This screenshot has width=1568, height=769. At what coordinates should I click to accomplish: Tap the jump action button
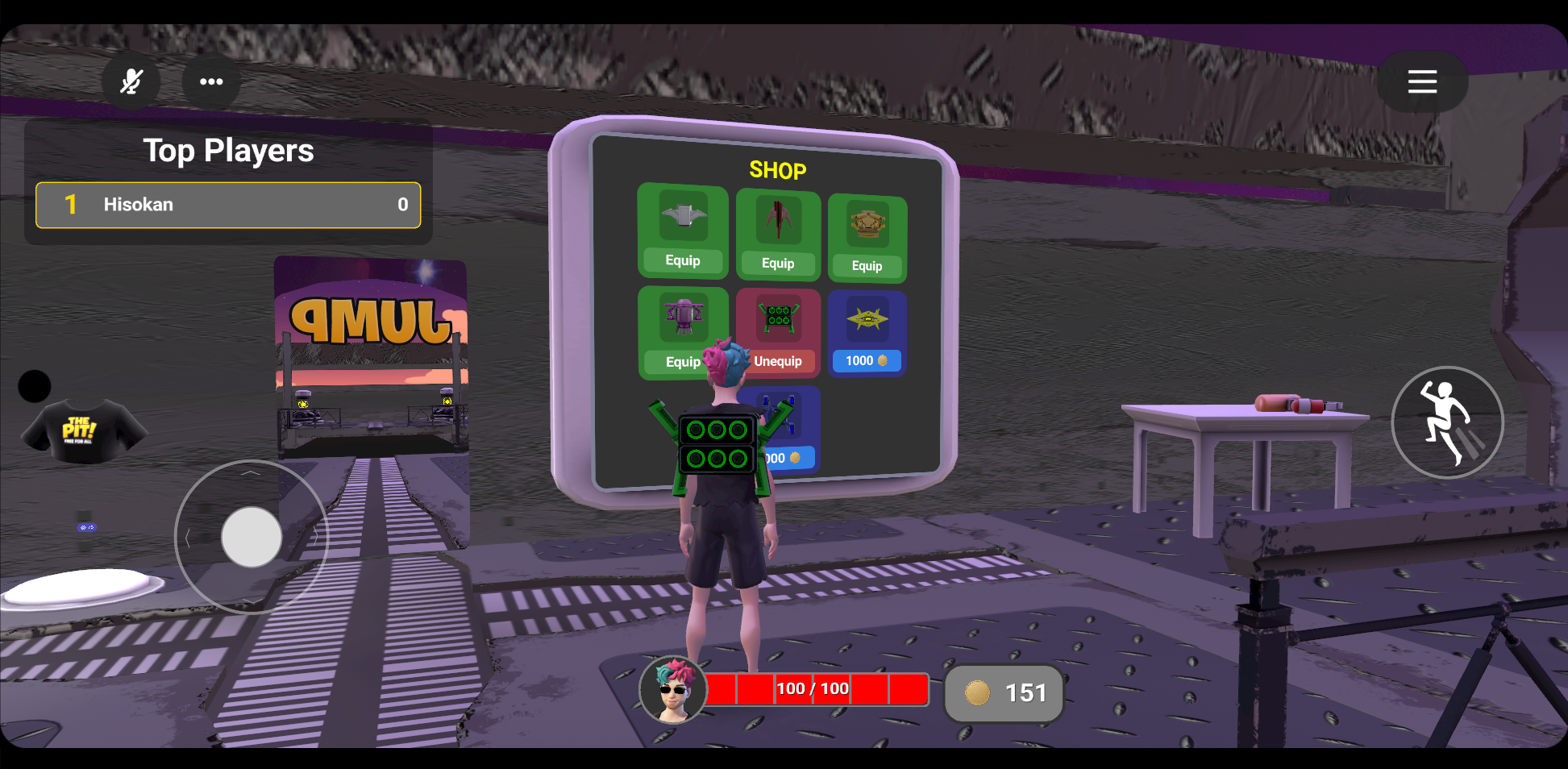pos(1447,422)
